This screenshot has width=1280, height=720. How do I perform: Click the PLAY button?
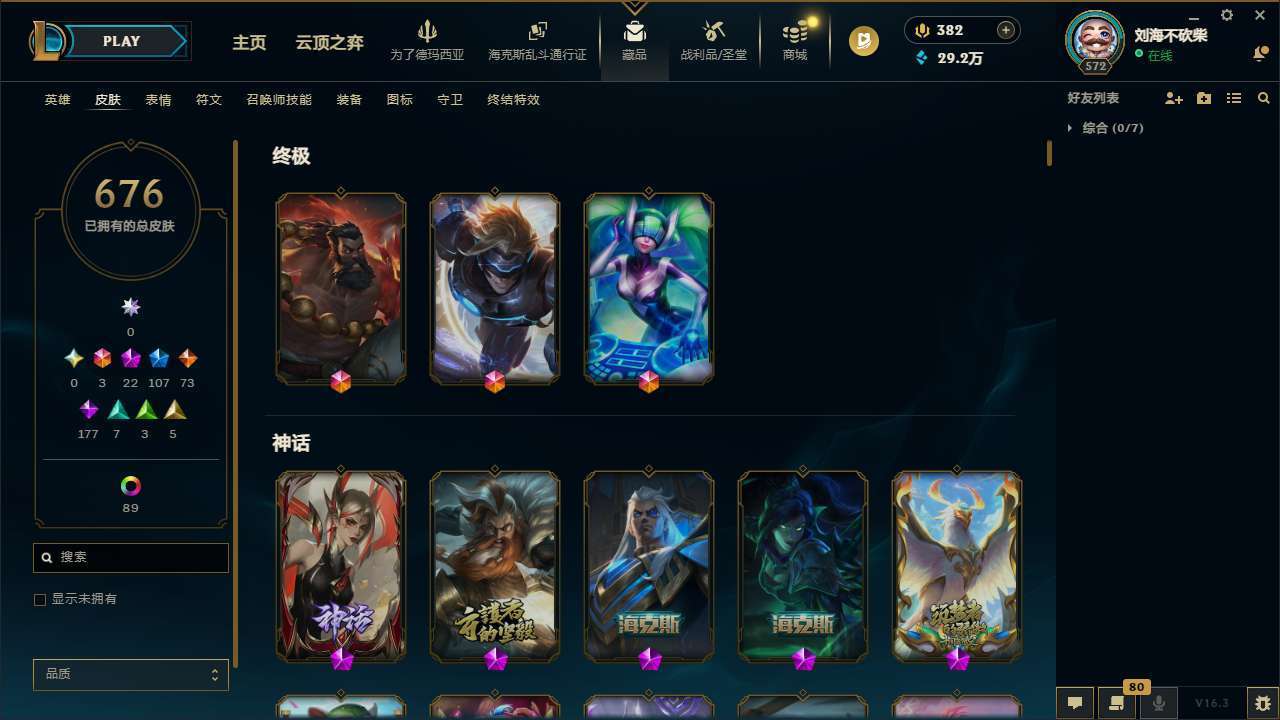tap(121, 41)
